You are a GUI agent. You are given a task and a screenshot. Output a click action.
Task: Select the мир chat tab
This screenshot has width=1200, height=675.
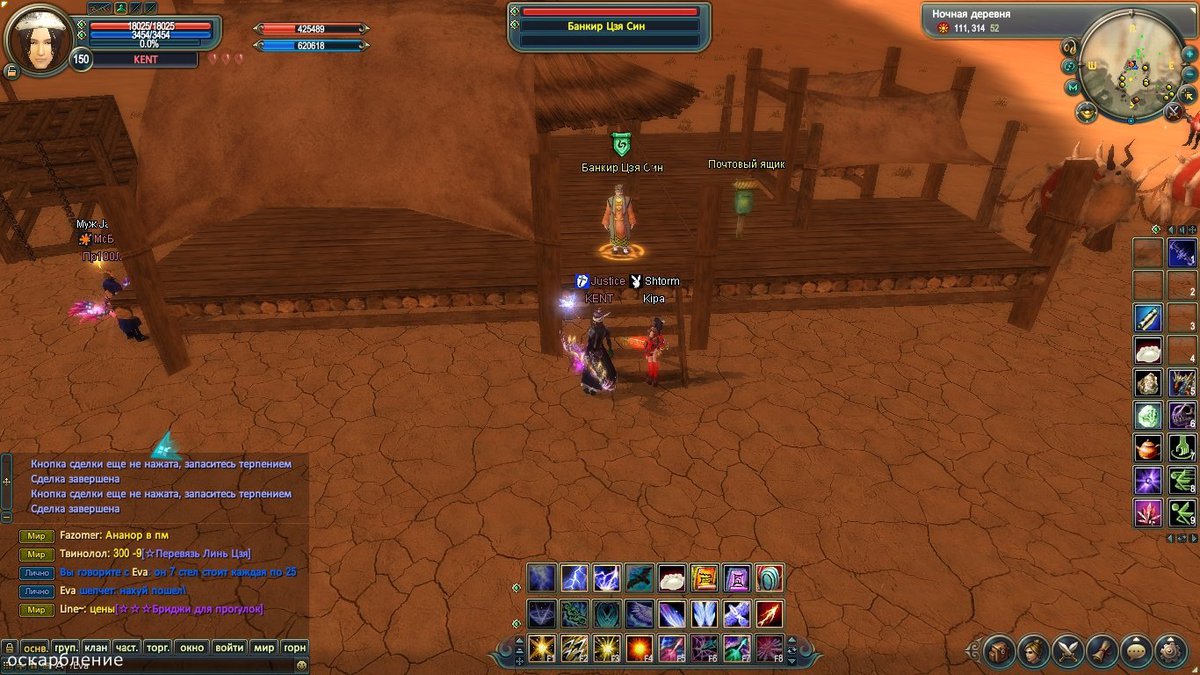tap(263, 647)
